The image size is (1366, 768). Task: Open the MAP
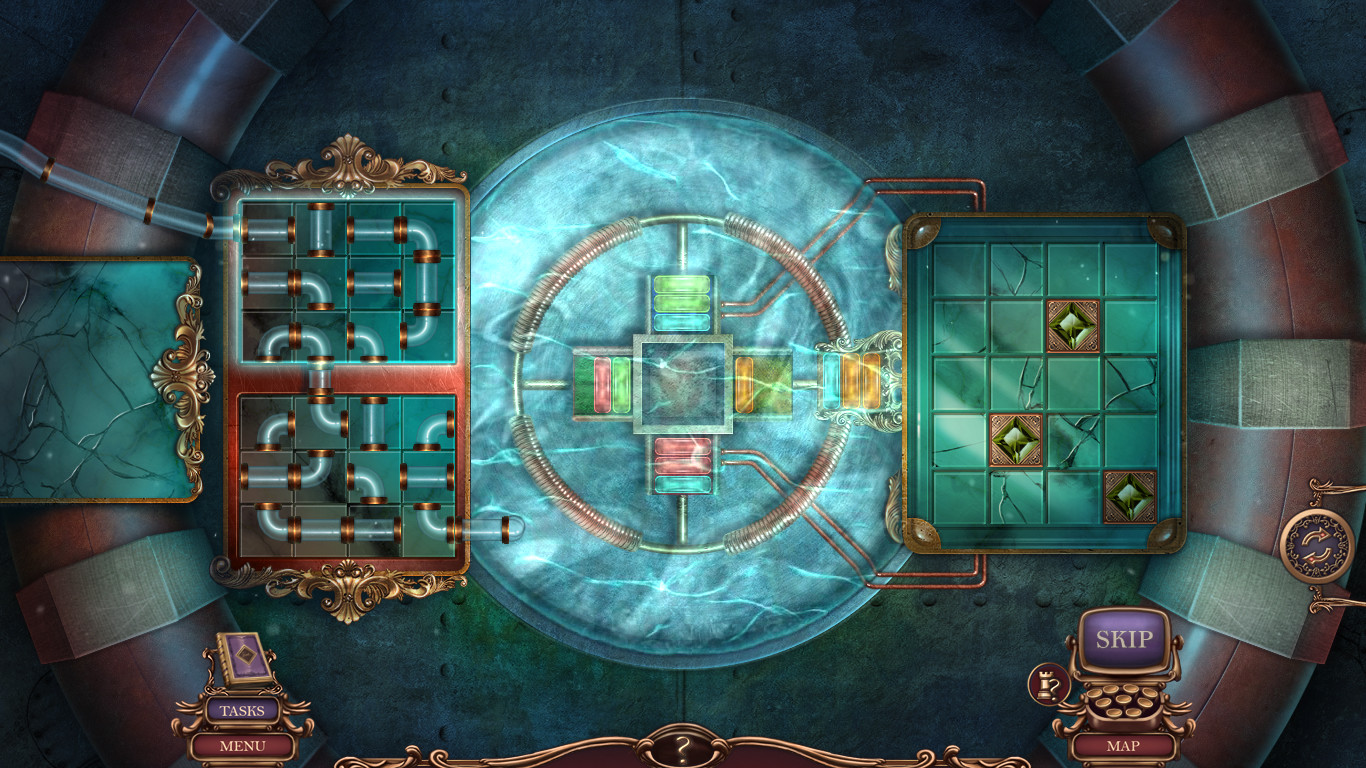point(1124,745)
